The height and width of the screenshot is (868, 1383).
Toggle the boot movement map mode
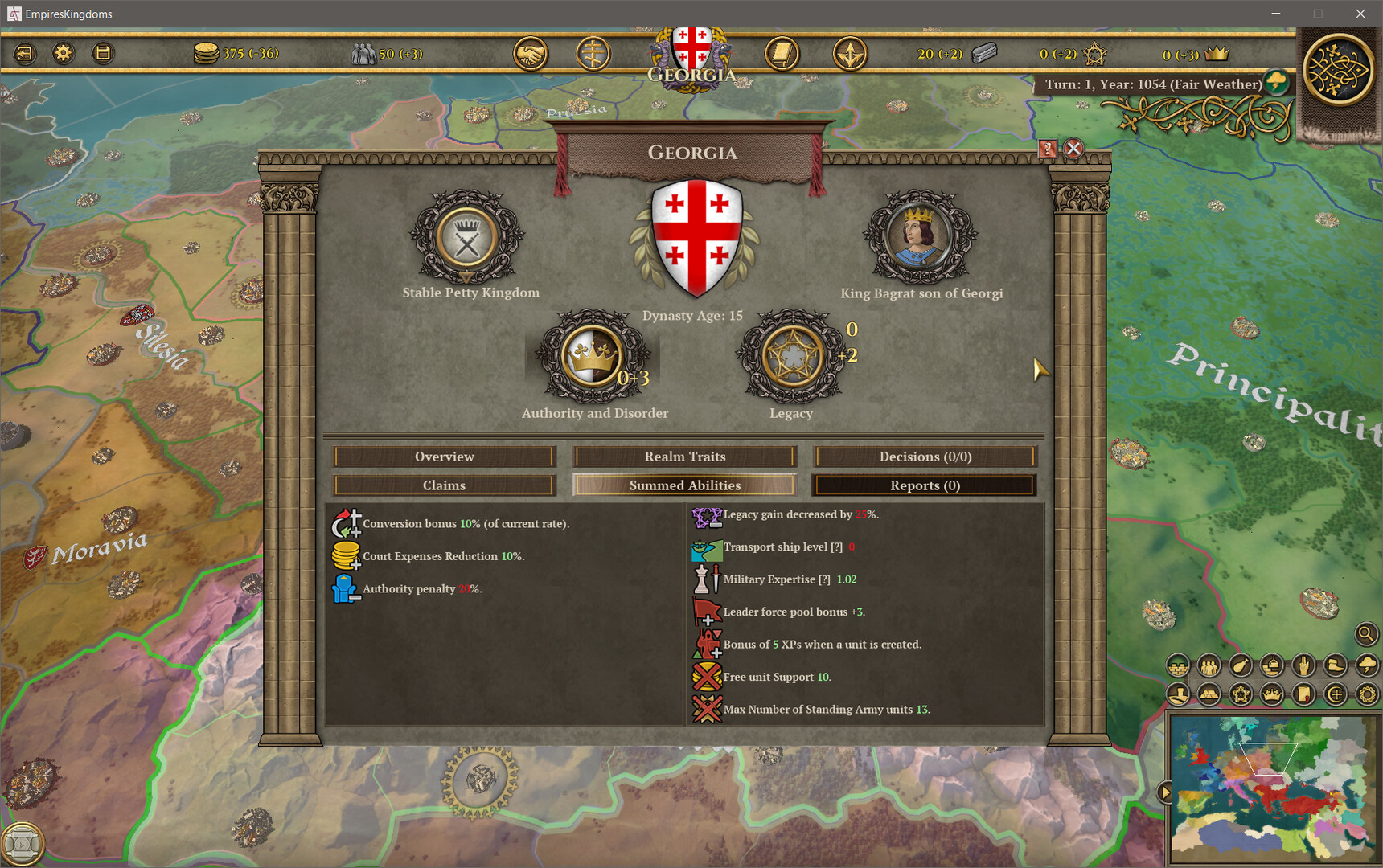point(1334,665)
